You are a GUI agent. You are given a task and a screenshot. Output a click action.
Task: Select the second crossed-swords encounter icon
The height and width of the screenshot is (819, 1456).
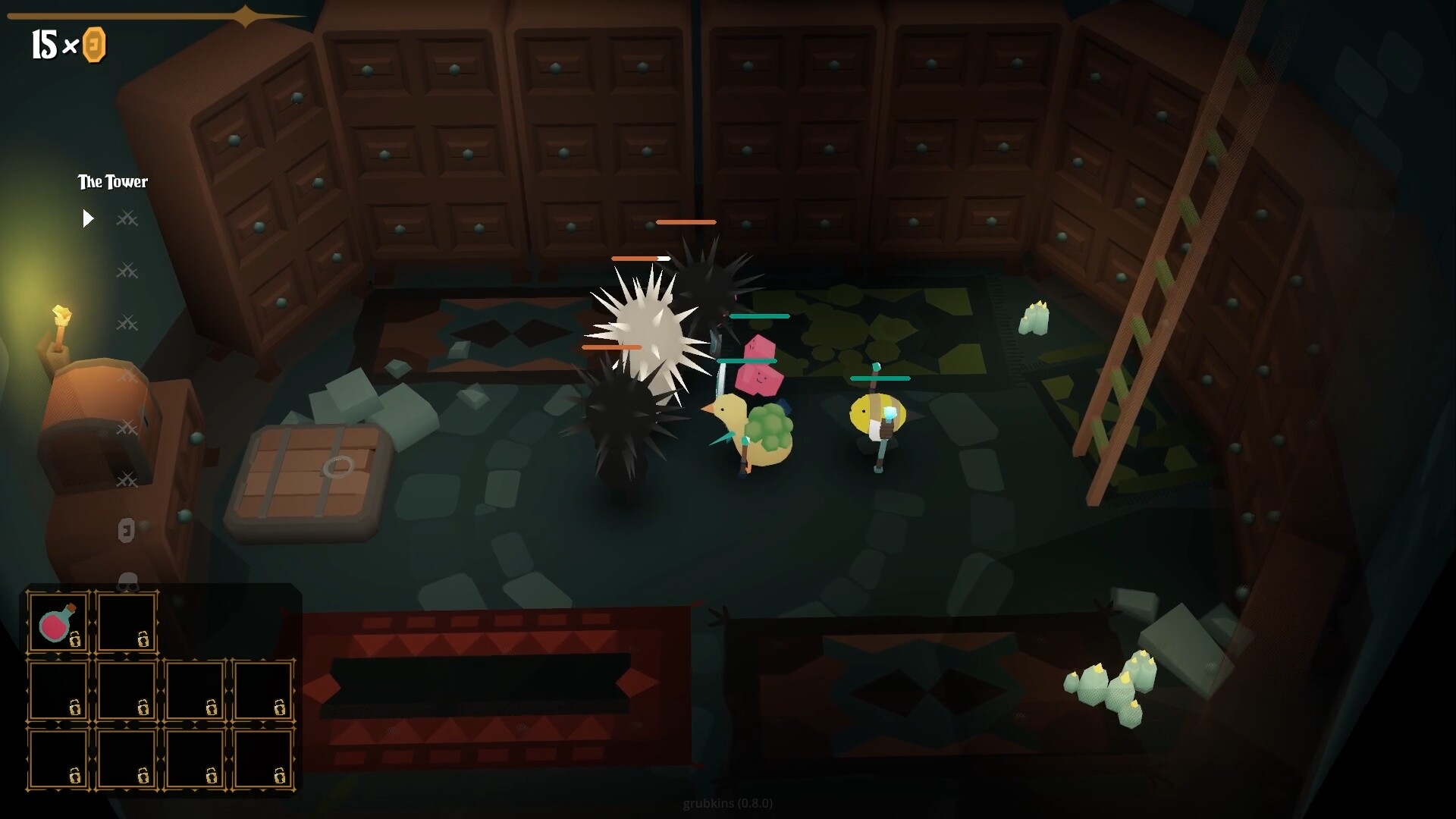tap(127, 270)
